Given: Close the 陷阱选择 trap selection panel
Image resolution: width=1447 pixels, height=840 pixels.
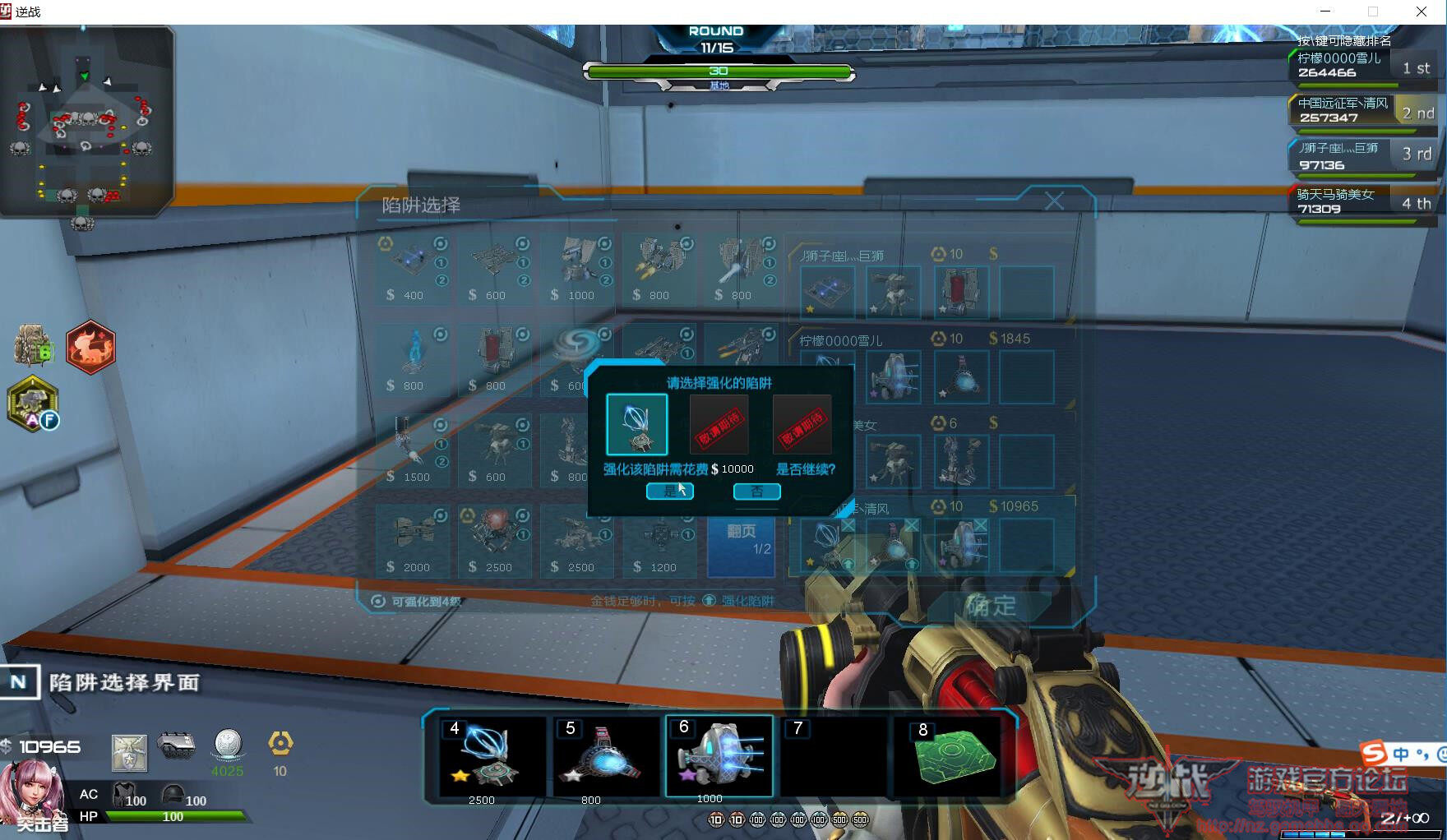Looking at the screenshot, I should click(1054, 201).
